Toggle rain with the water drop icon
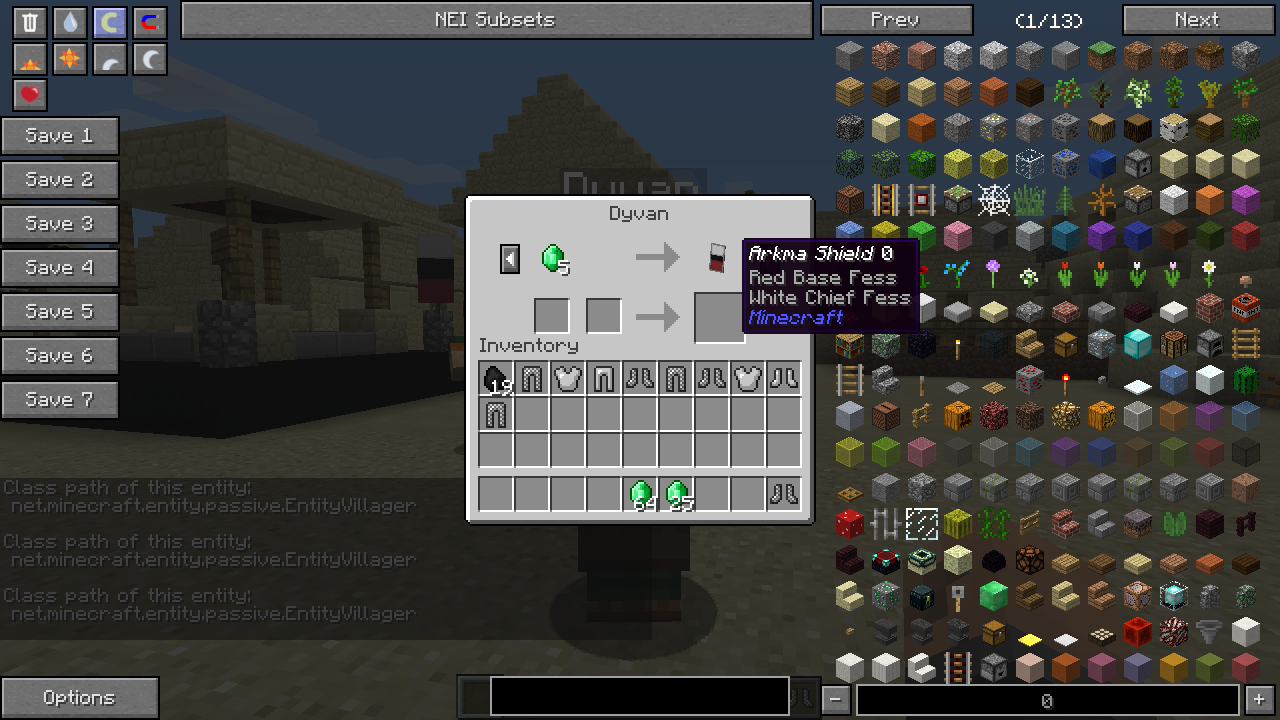Image resolution: width=1280 pixels, height=720 pixels. point(69,22)
